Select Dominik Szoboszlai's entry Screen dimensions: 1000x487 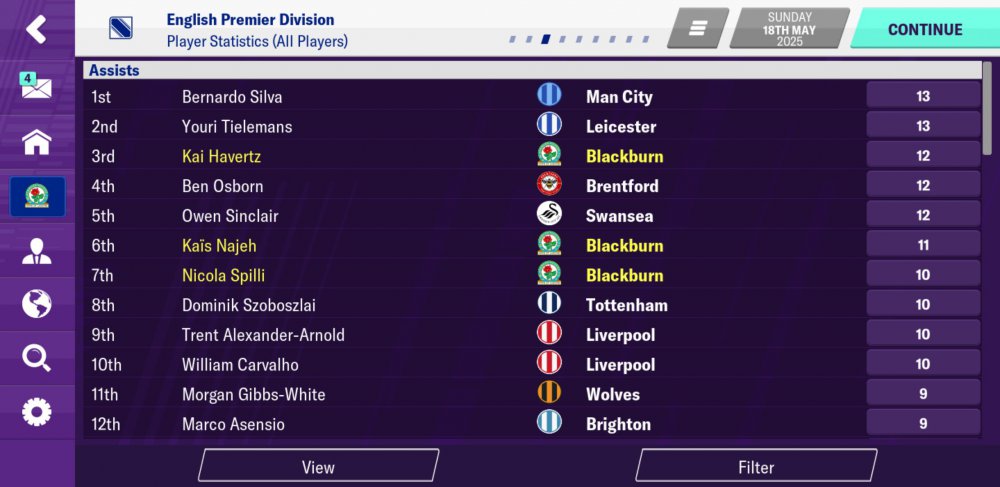click(x=249, y=305)
